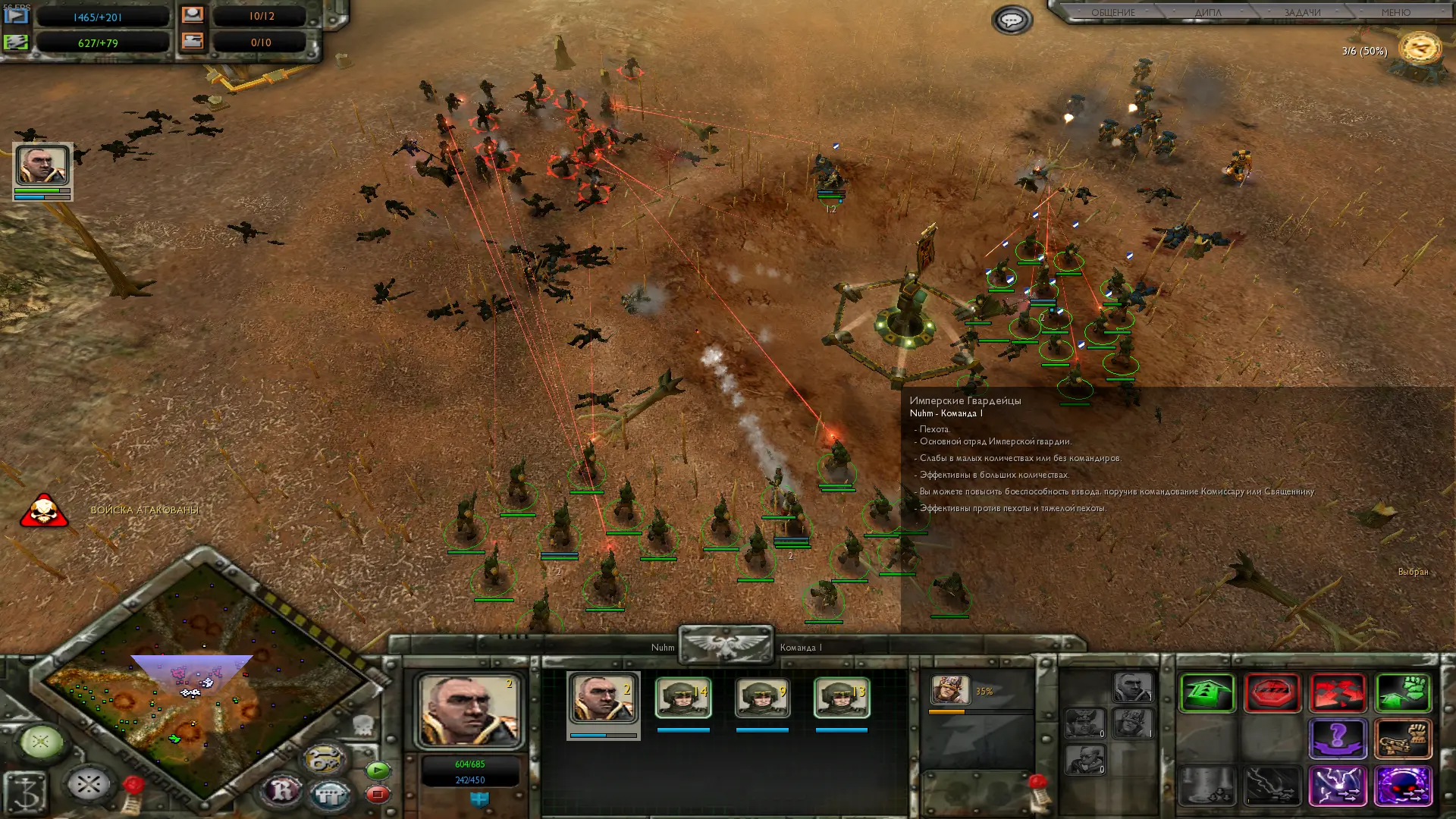Select the guardsmen squad with 9 members
This screenshot has height=819, width=1456.
tap(762, 698)
